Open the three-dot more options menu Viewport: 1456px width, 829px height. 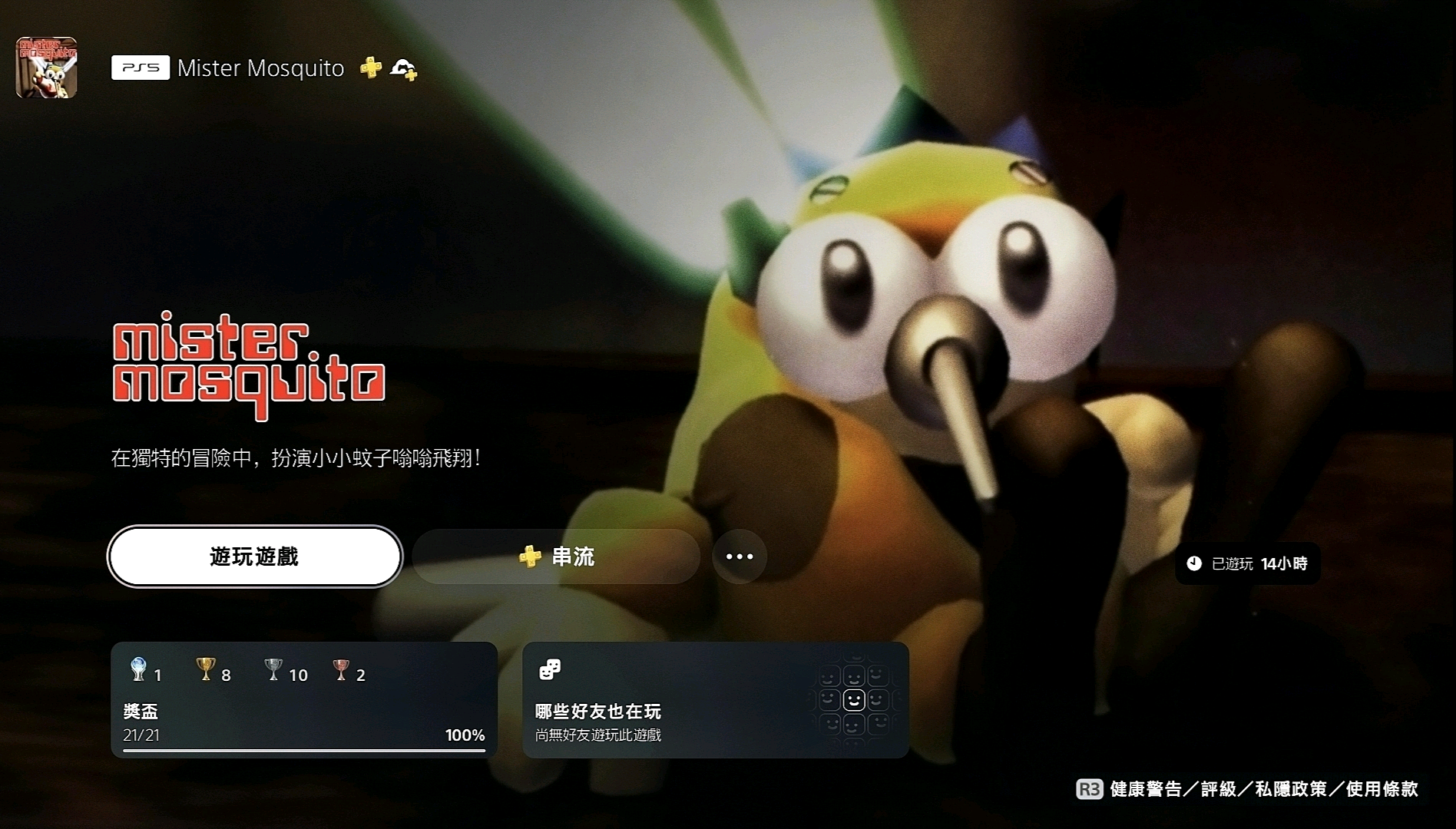tap(740, 557)
